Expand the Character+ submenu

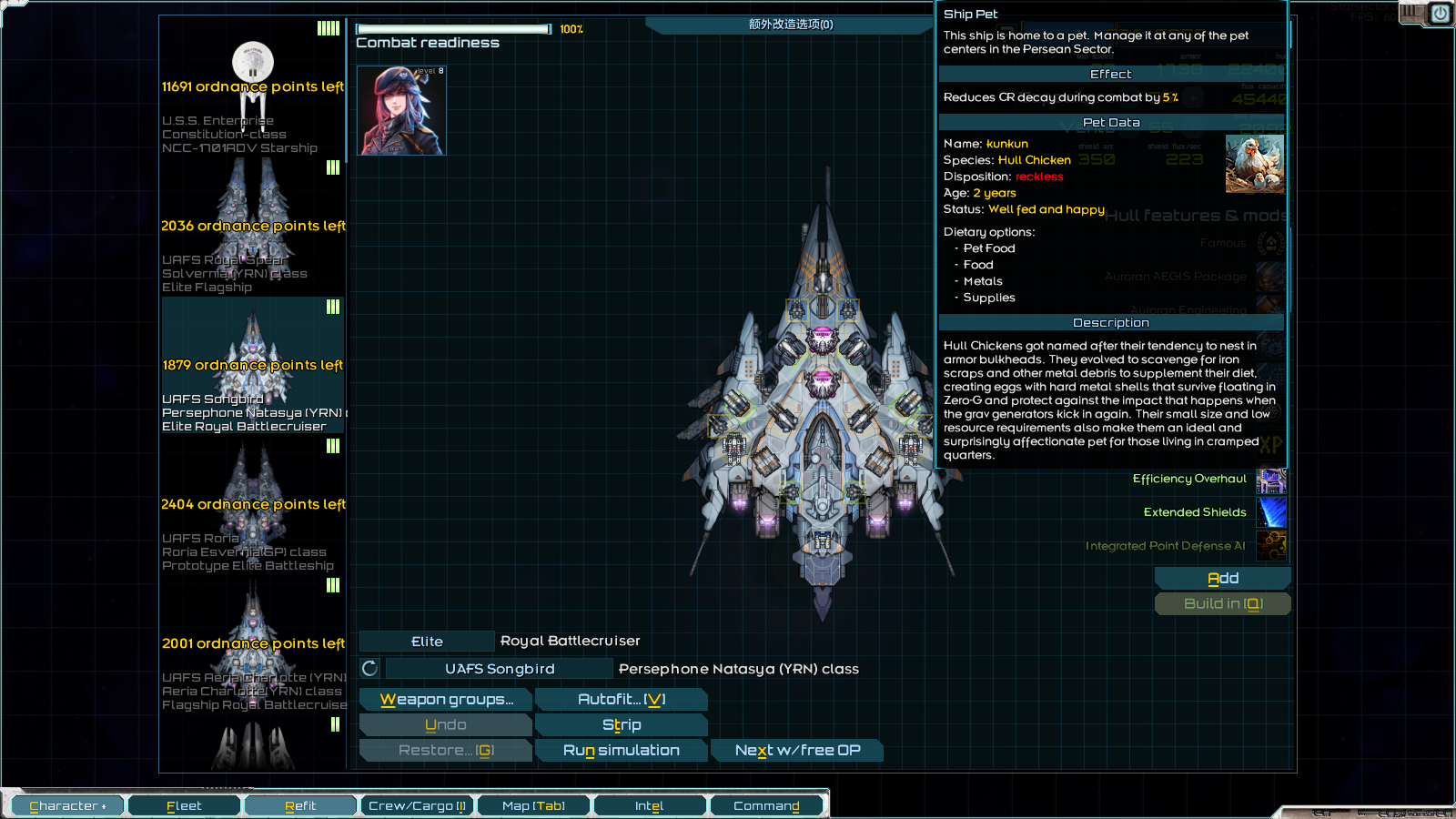tap(66, 805)
